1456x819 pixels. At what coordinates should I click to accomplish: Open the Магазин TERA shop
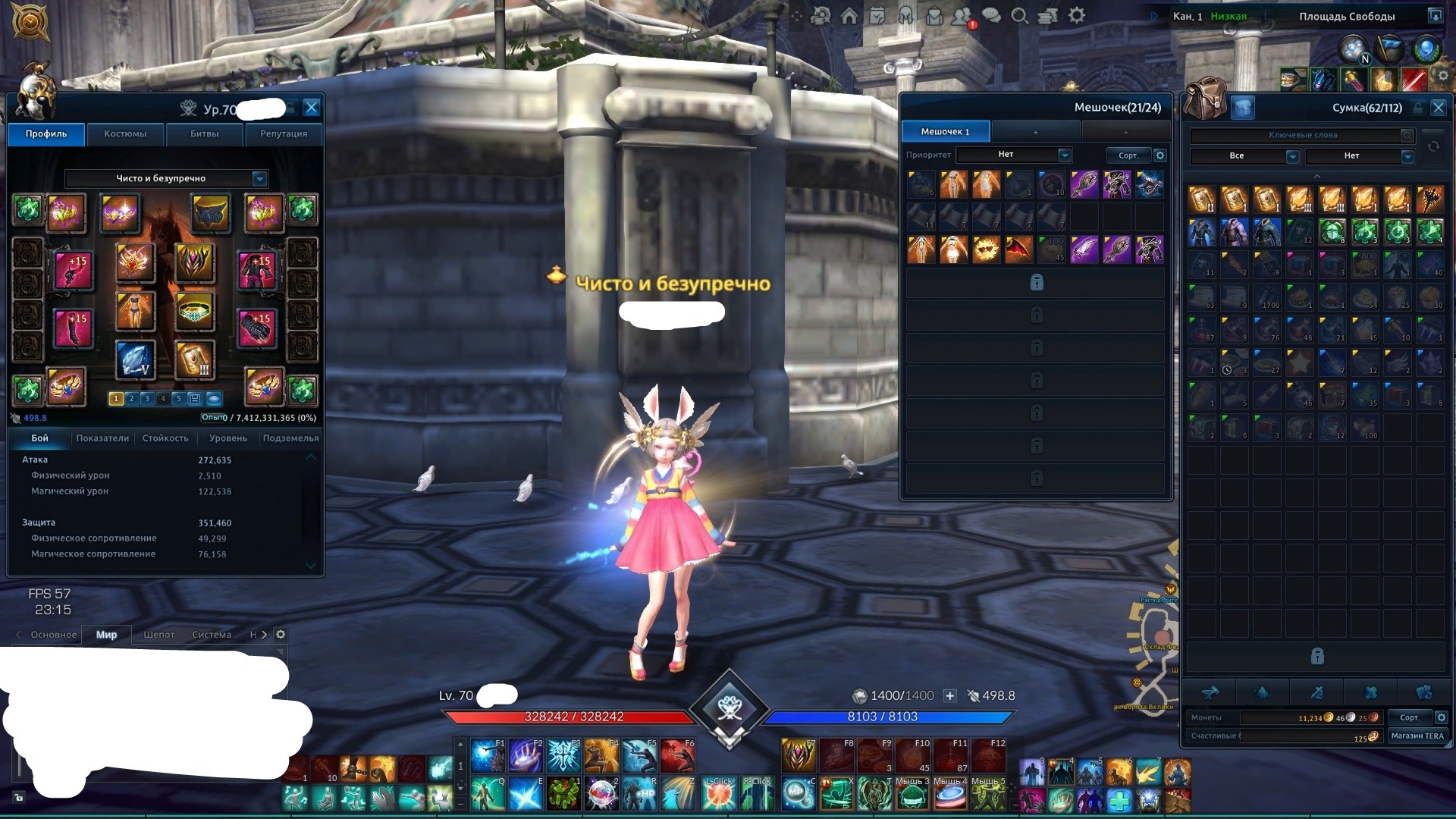(1417, 736)
